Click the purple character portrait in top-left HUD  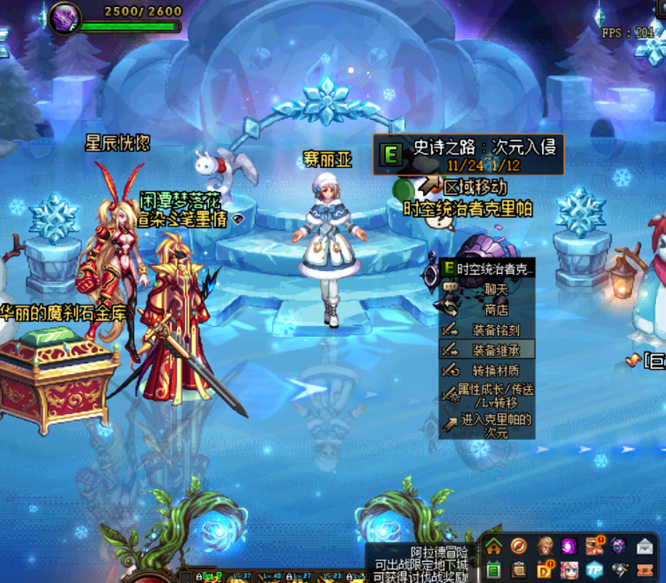pyautogui.click(x=68, y=17)
